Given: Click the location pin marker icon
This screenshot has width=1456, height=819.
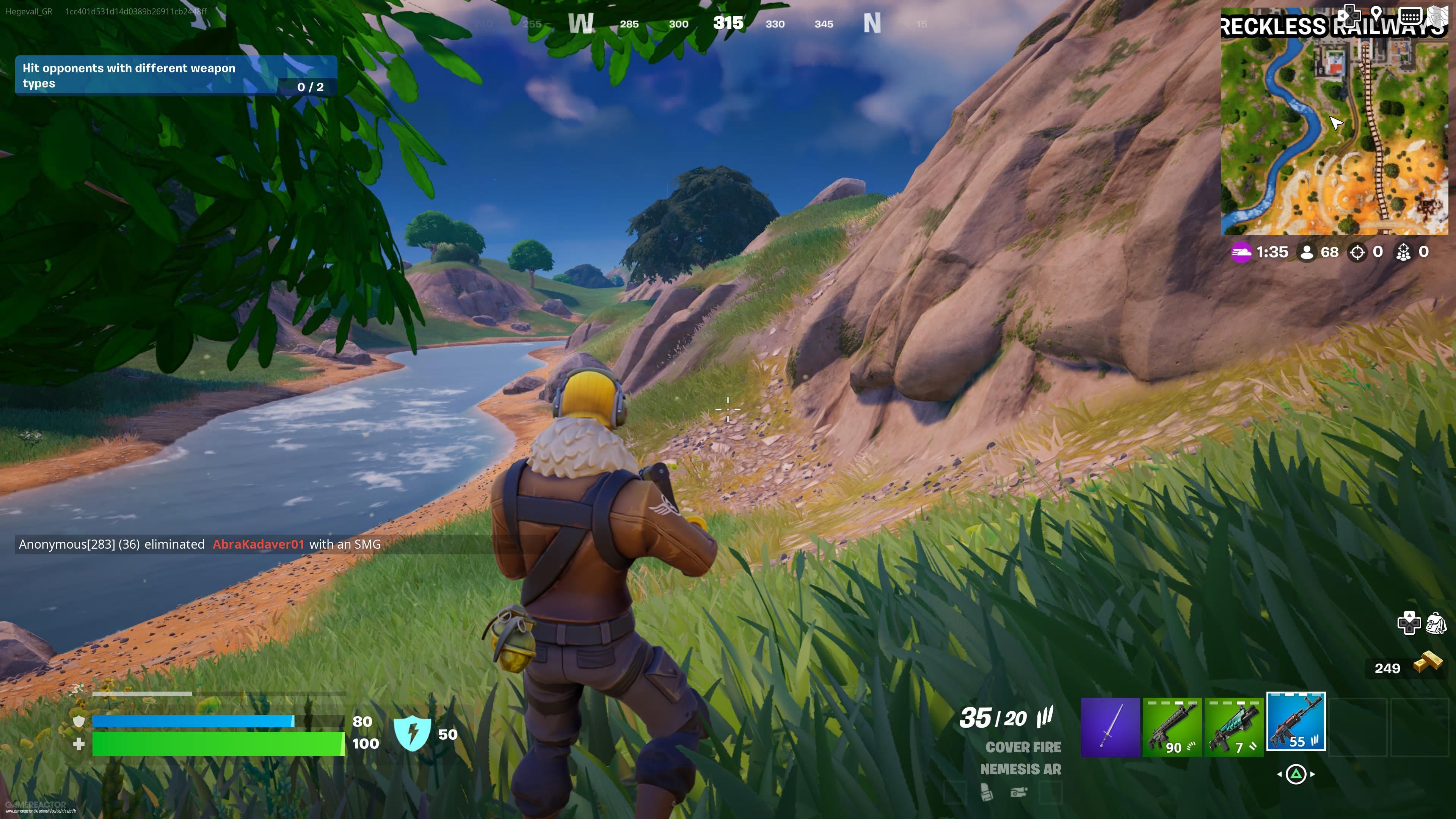Looking at the screenshot, I should [x=1376, y=15].
